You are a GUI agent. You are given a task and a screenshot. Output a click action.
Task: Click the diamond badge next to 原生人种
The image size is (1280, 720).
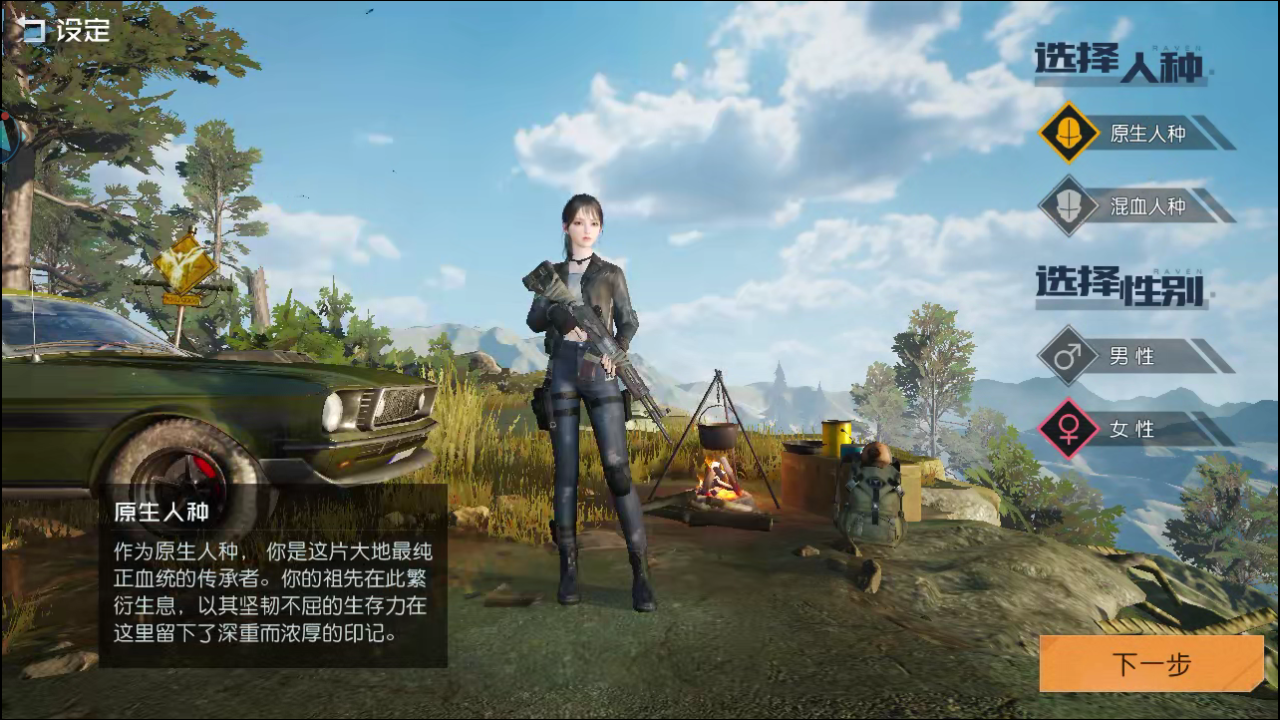click(1069, 133)
